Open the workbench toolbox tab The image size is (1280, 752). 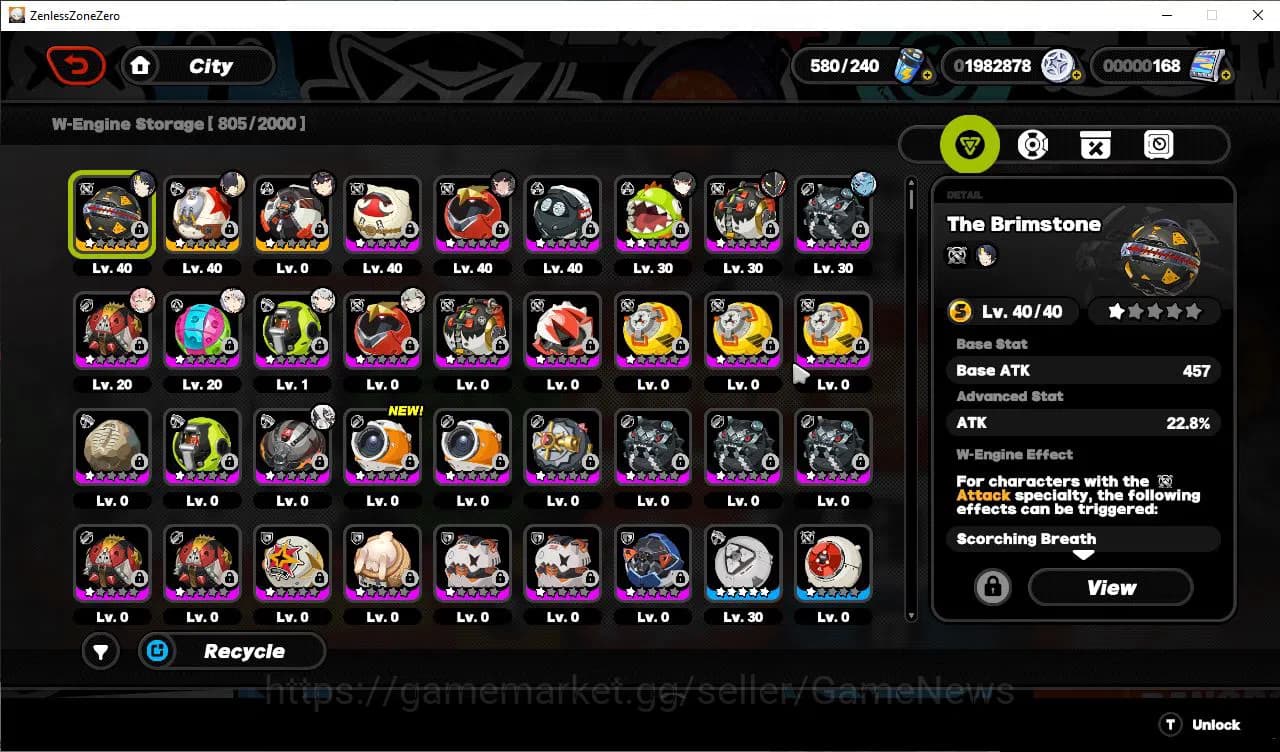click(1095, 144)
